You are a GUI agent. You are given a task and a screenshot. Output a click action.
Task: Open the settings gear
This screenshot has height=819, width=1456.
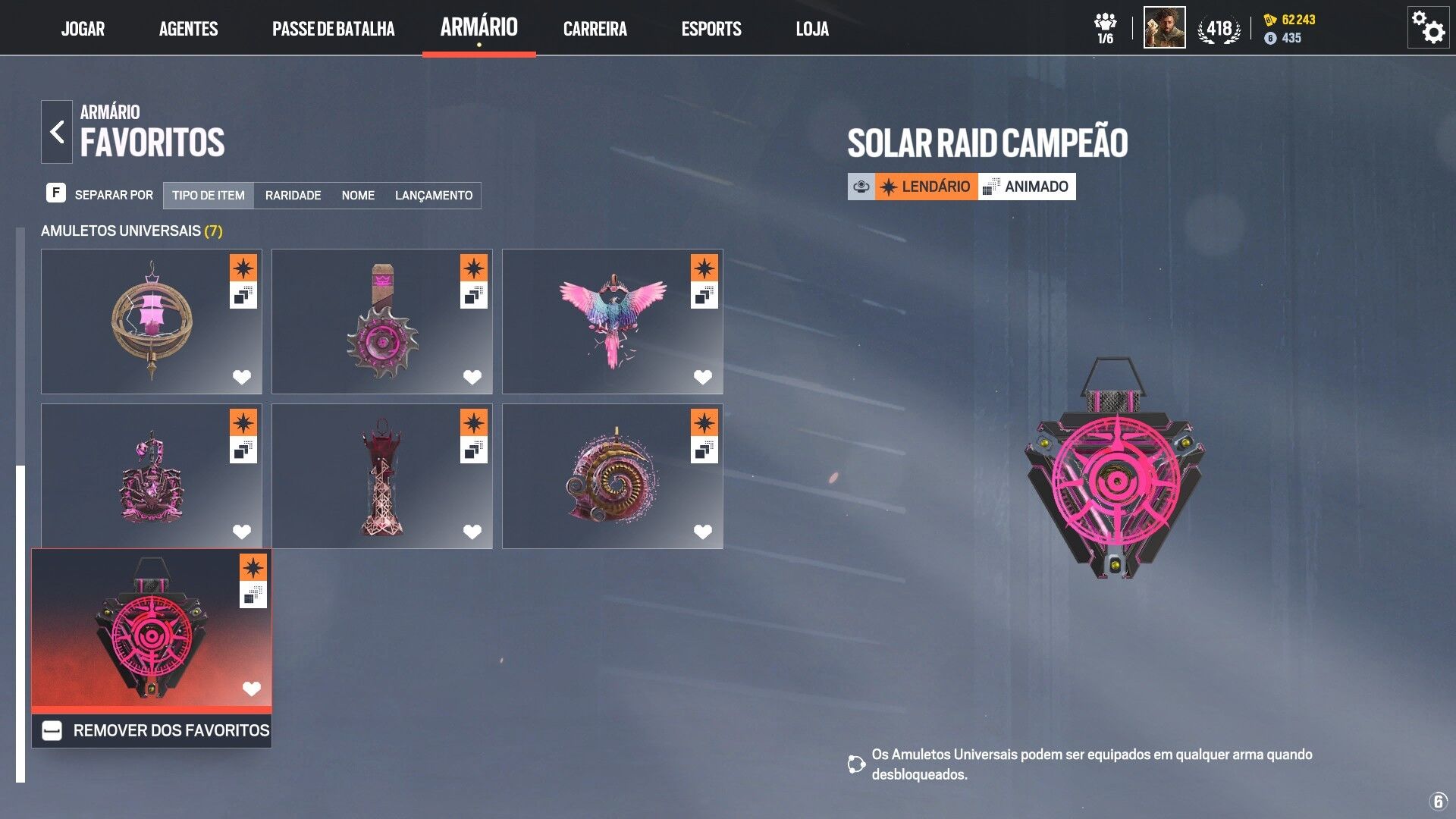pyautogui.click(x=1429, y=28)
